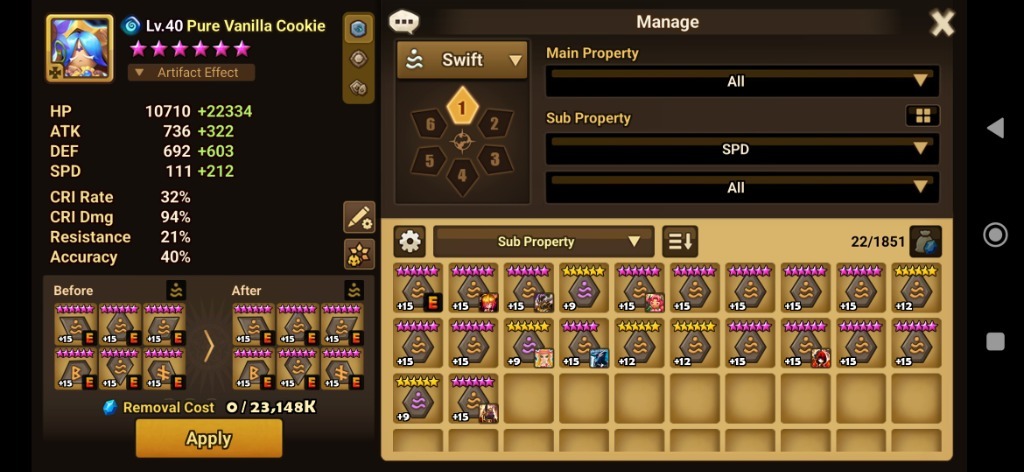Apply the rune changes
This screenshot has height=472, width=1024.
point(208,438)
